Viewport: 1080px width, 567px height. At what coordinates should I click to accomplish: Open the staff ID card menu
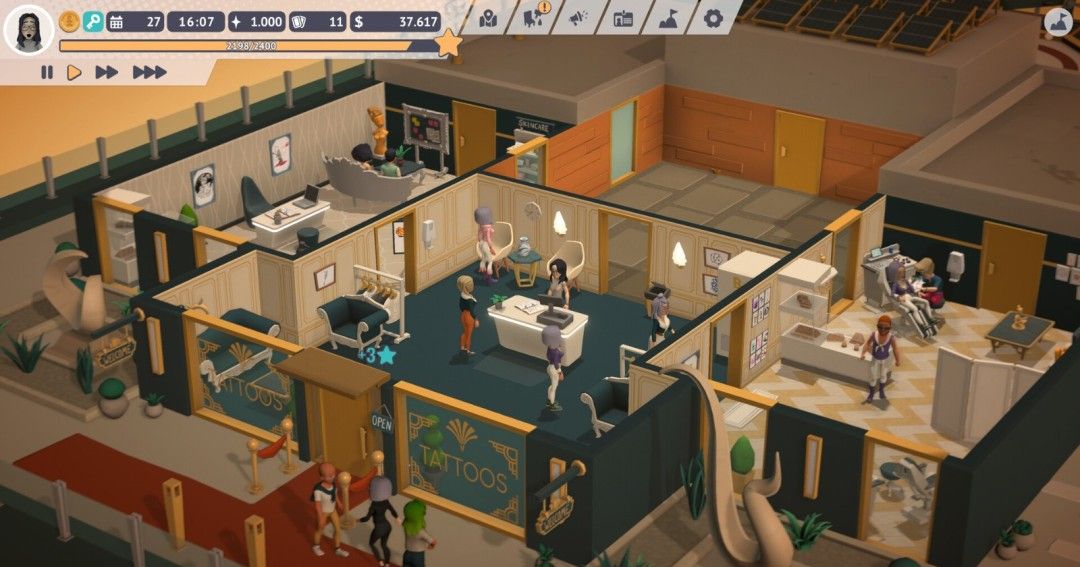(623, 19)
